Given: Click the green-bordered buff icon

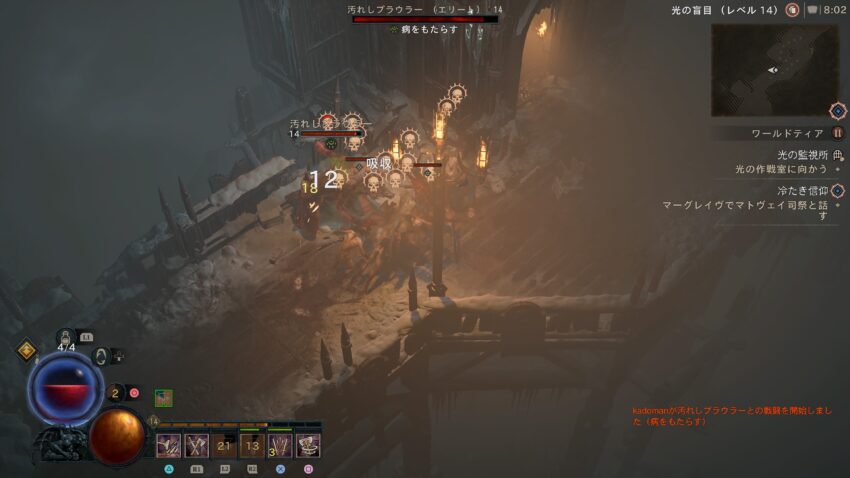Looking at the screenshot, I should point(163,397).
